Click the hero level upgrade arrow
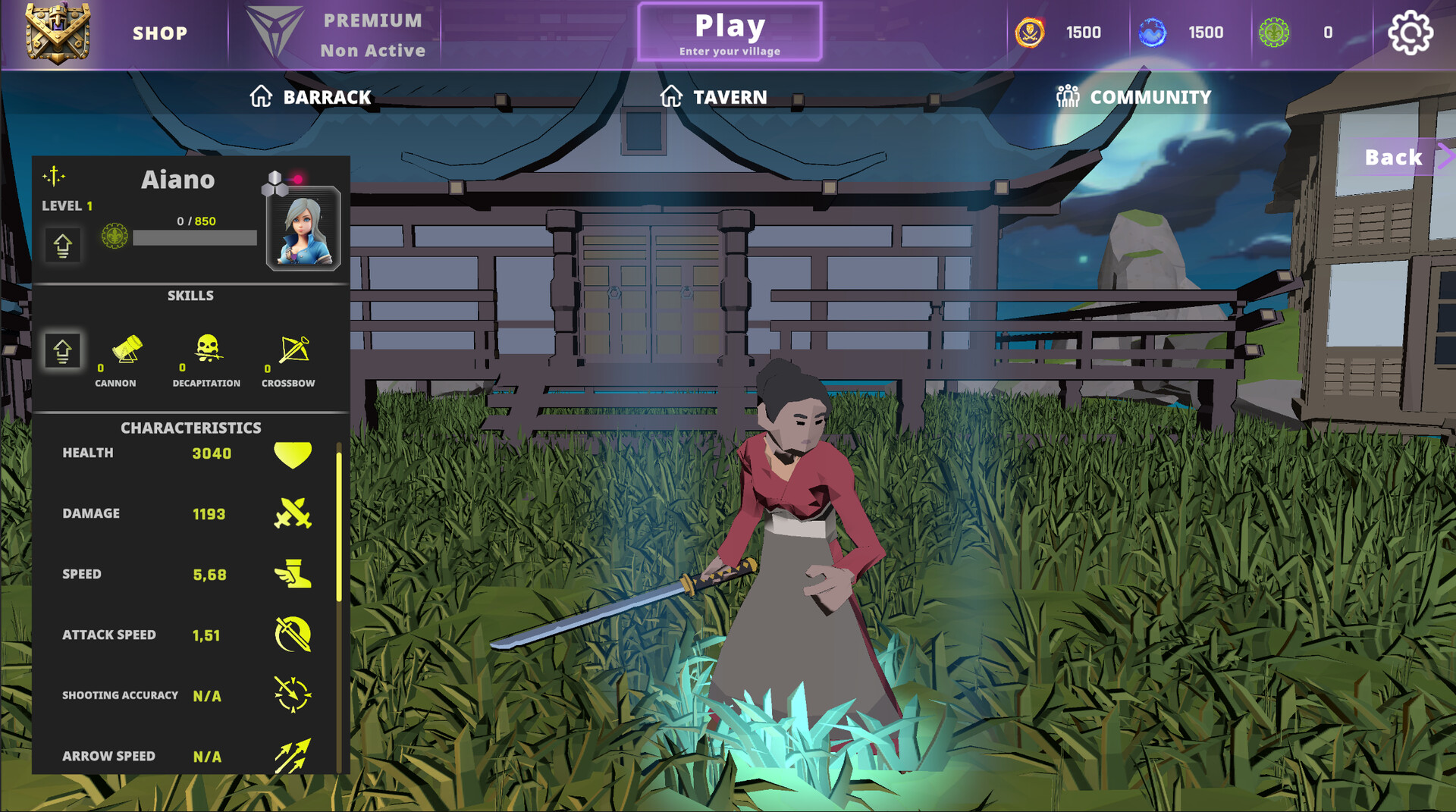Screen dimensions: 1456x812 (63, 245)
